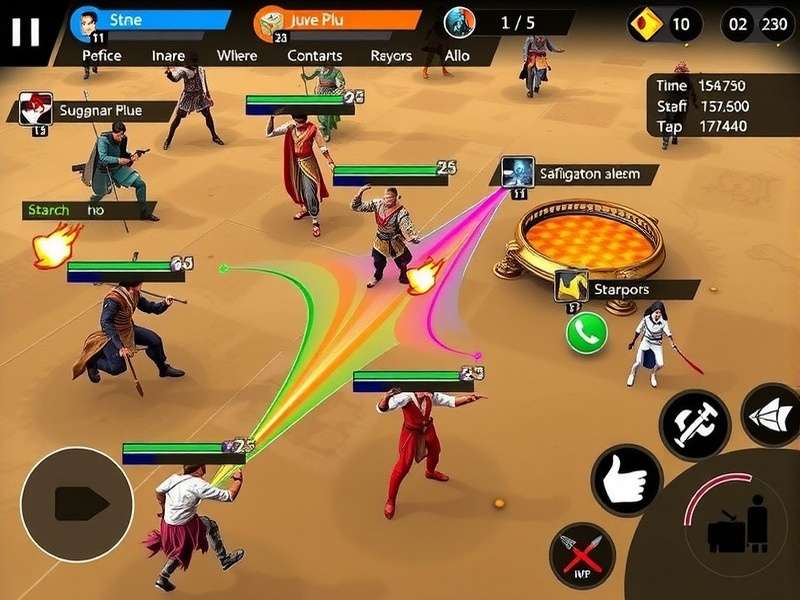Select the Stne player banner
Screen dimensions: 800x600
[x=150, y=20]
